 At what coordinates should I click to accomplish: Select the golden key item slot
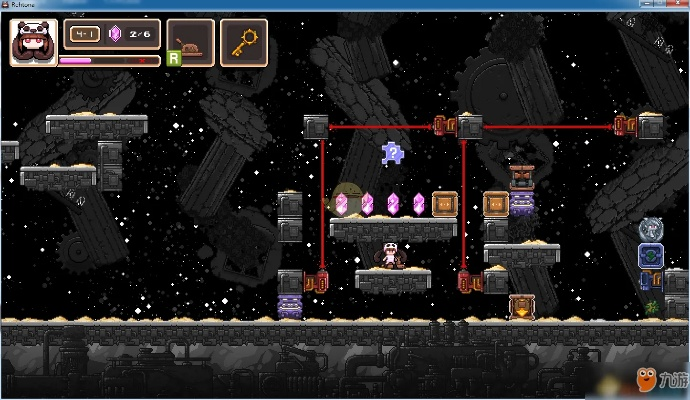(x=243, y=42)
